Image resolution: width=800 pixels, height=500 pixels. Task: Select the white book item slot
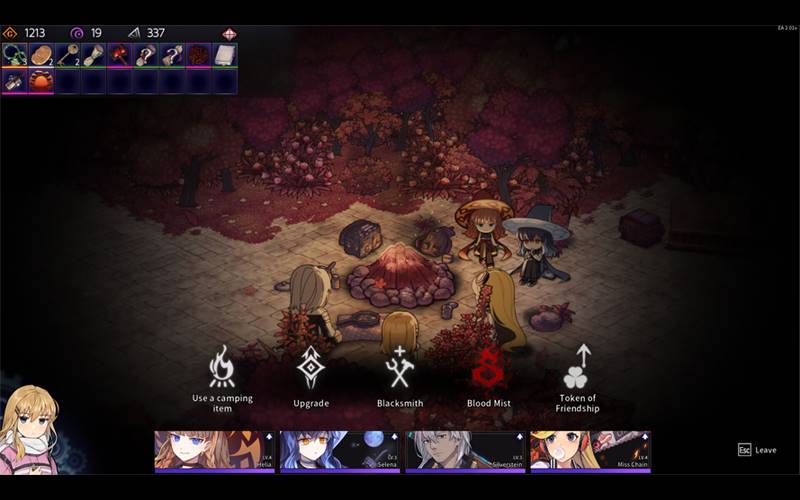(x=224, y=55)
